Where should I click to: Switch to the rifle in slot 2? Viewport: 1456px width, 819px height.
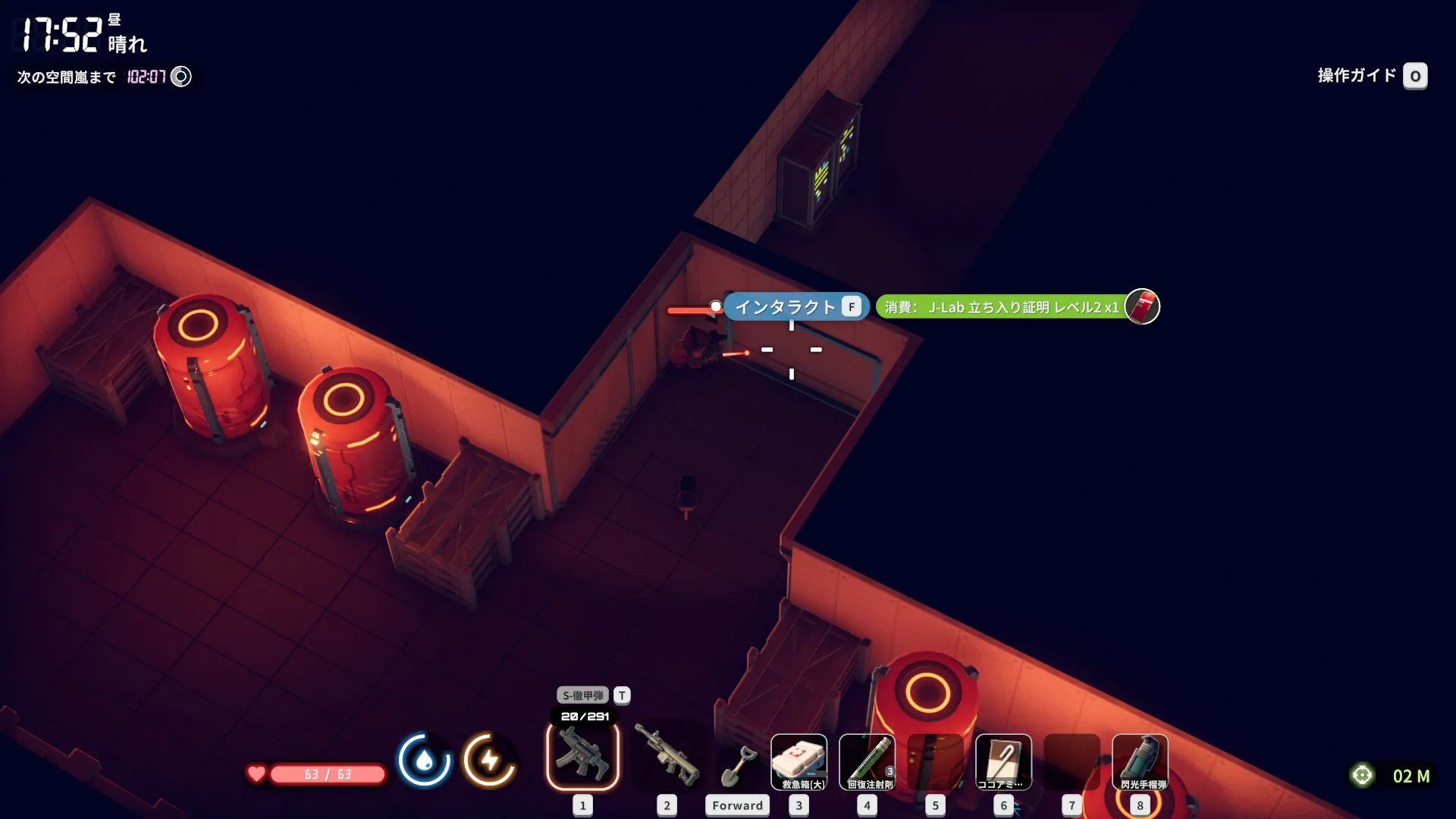tap(667, 756)
